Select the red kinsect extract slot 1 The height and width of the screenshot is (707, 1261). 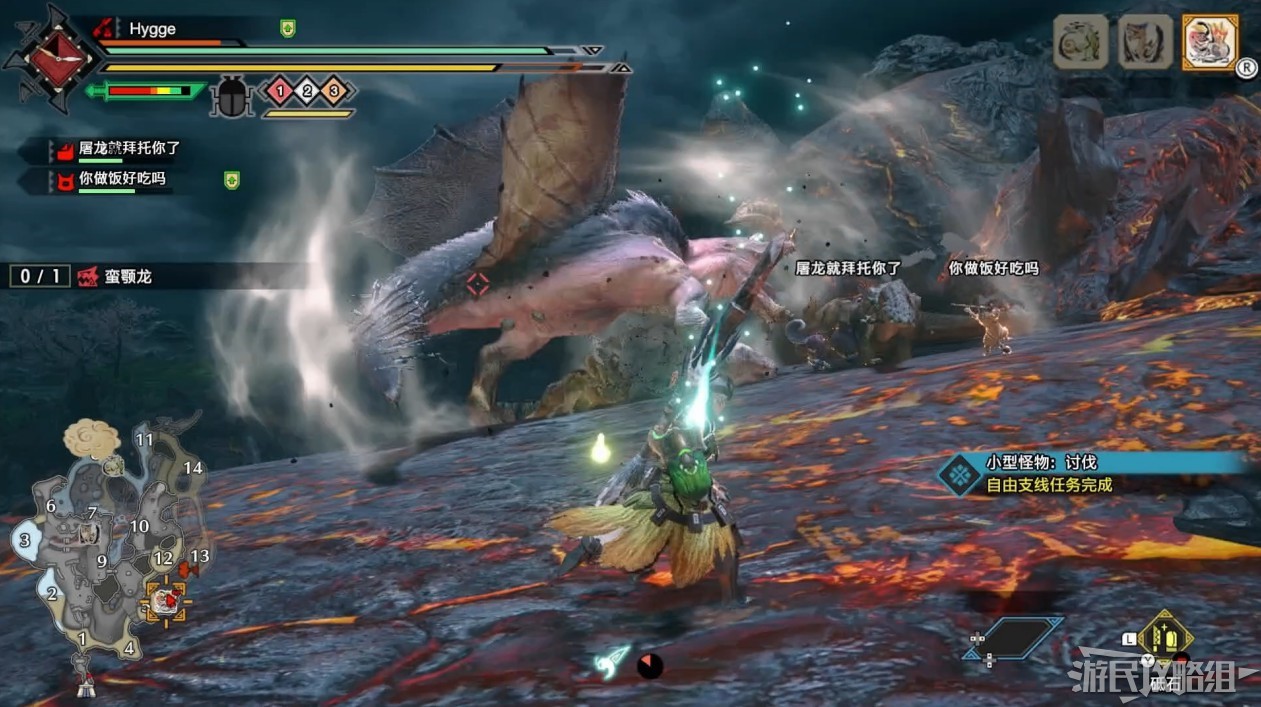click(x=280, y=92)
